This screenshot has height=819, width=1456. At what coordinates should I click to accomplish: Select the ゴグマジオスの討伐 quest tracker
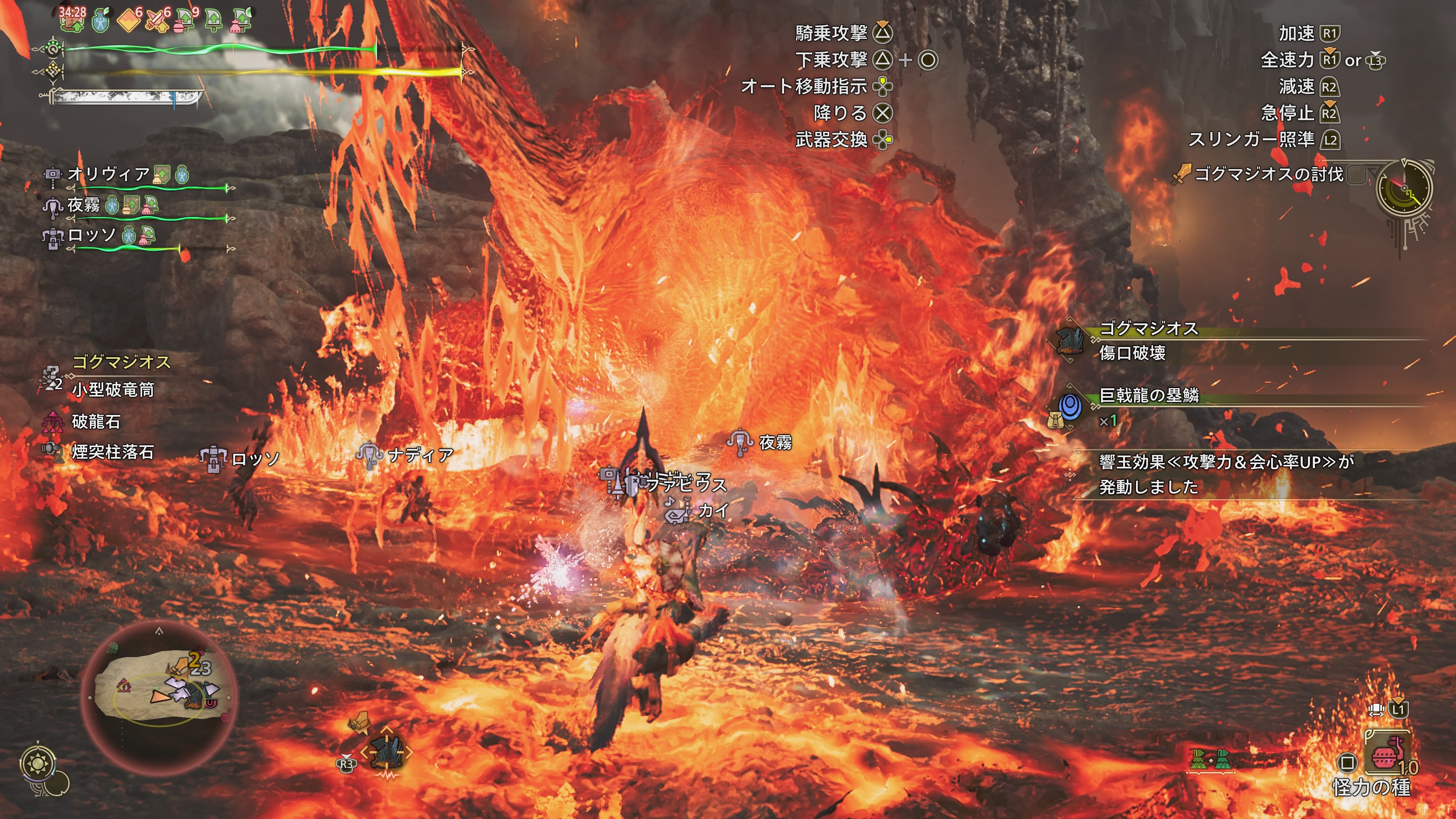click(1268, 174)
